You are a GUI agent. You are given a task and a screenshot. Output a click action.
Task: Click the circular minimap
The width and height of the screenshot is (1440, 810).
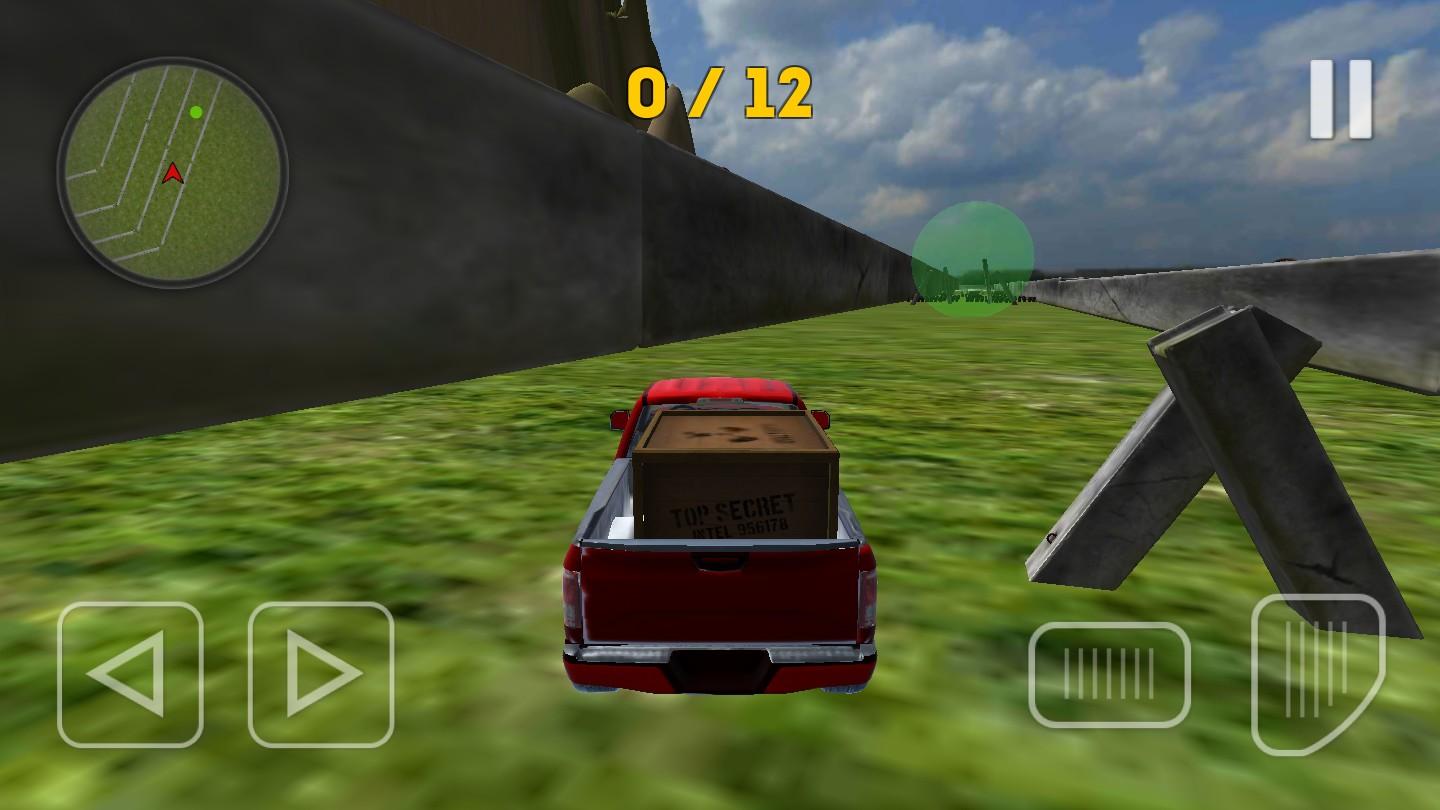coord(173,173)
